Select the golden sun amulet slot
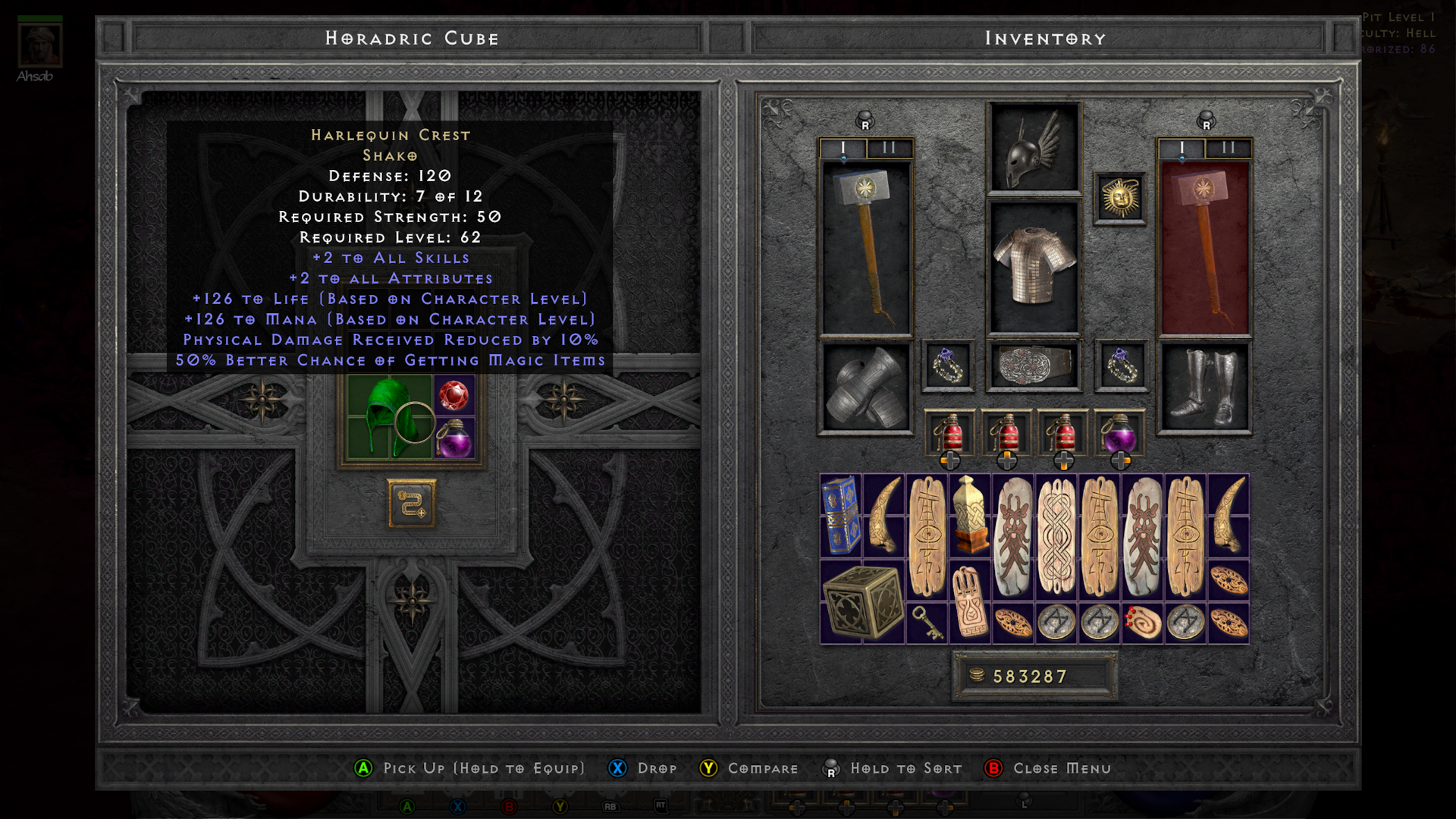The height and width of the screenshot is (819, 1456). coord(1120,198)
